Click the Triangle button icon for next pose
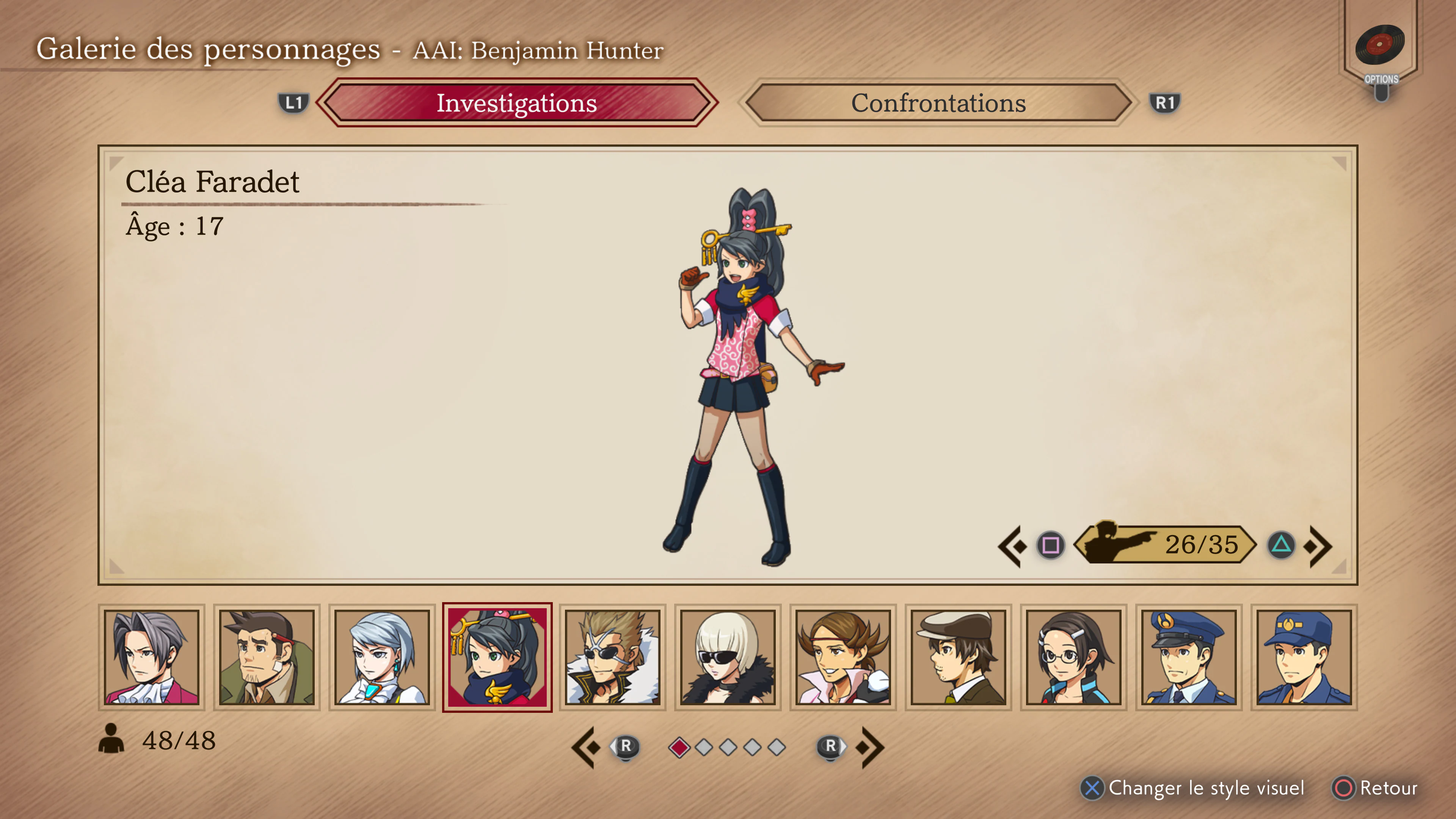Screen dimensions: 1456x819 1281,546
